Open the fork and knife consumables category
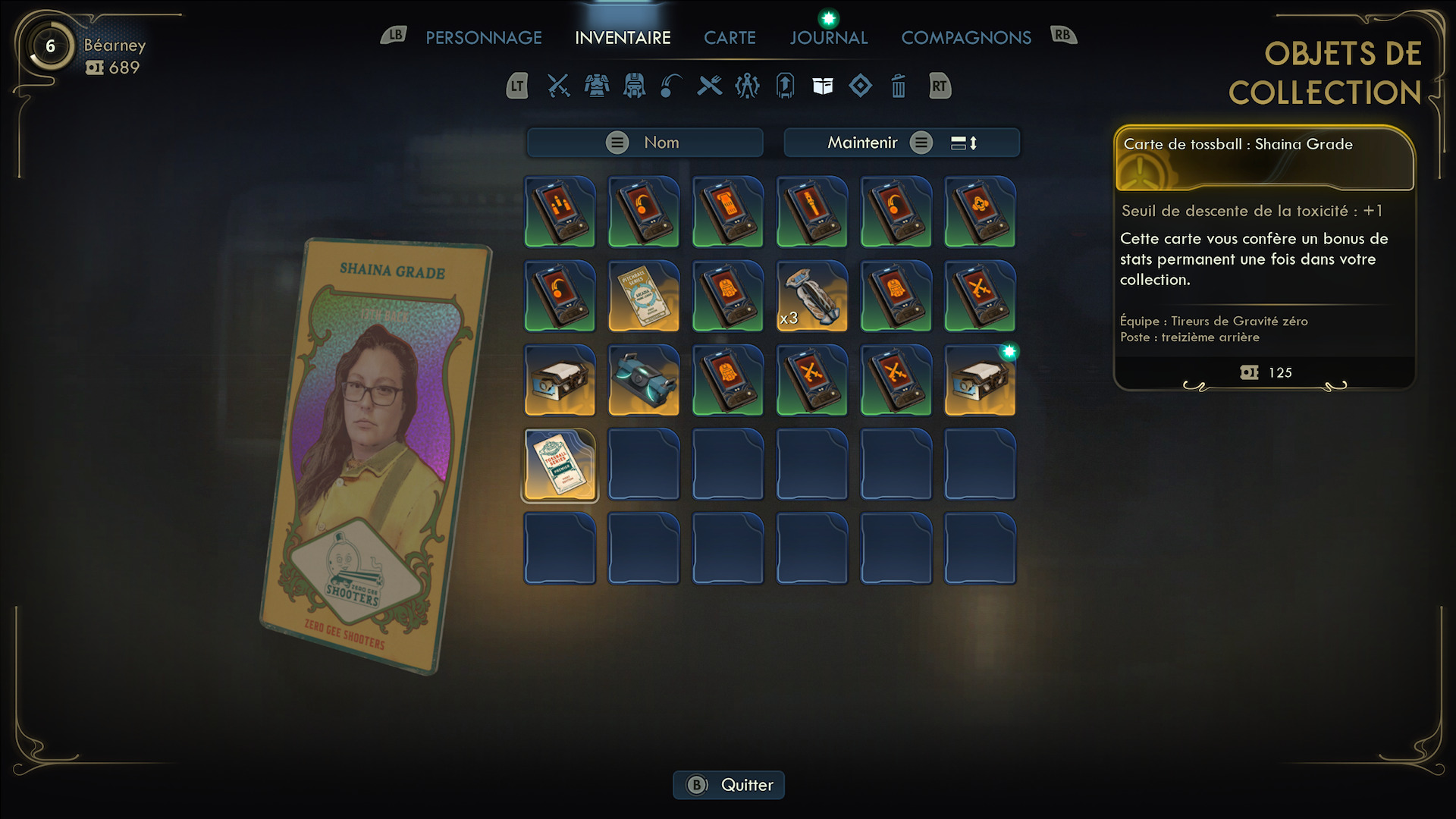The width and height of the screenshot is (1456, 819). tap(710, 86)
